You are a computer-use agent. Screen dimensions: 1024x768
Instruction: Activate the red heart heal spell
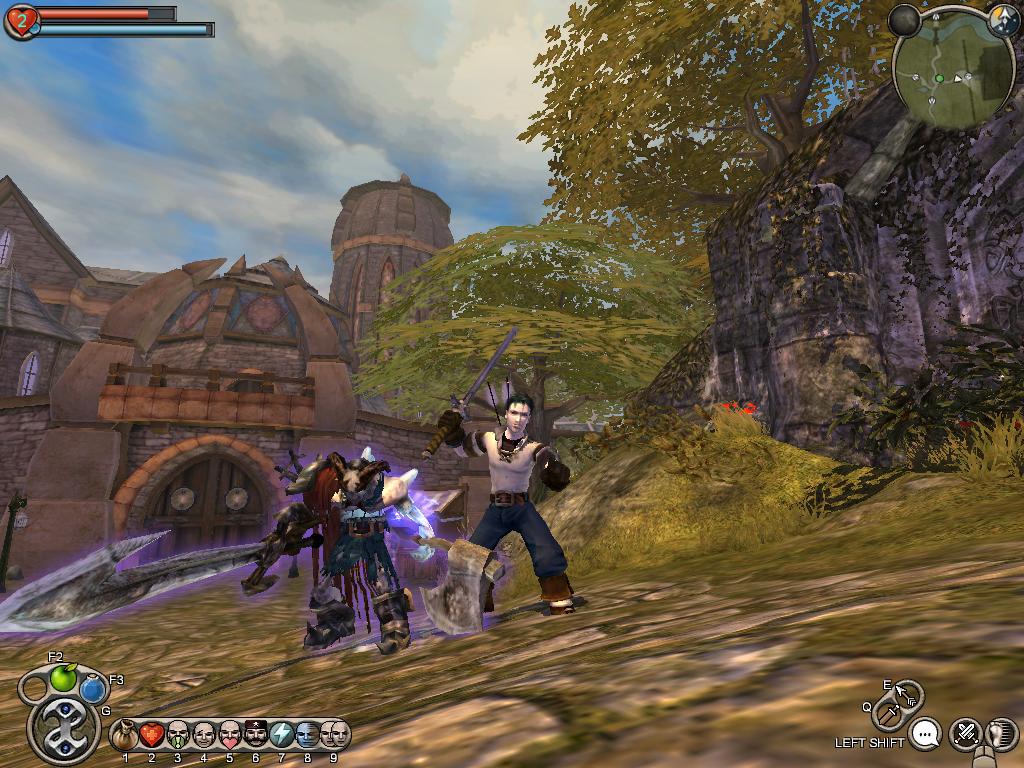pyautogui.click(x=151, y=736)
